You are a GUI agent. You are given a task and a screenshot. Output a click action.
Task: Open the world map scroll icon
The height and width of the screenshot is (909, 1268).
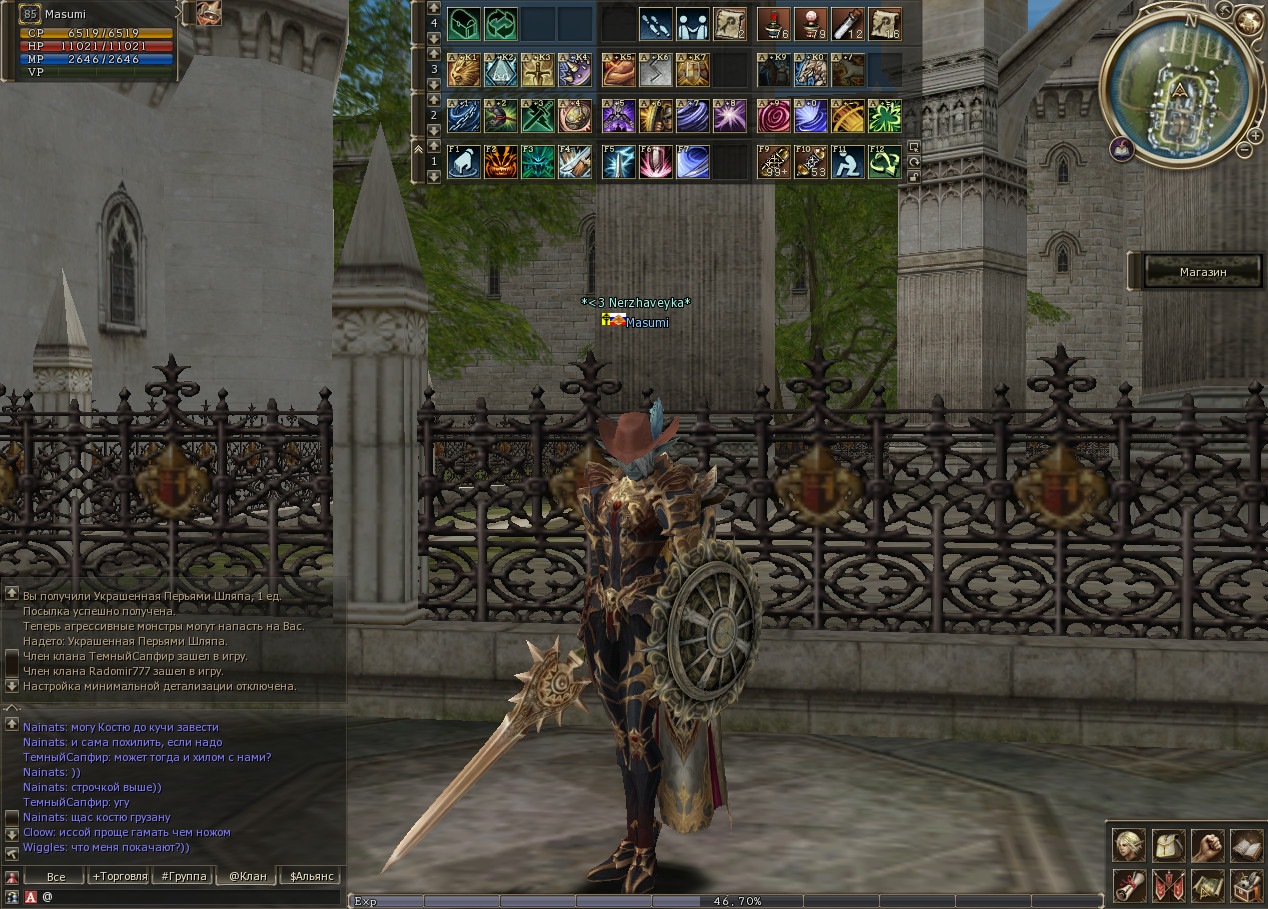coord(1207,885)
